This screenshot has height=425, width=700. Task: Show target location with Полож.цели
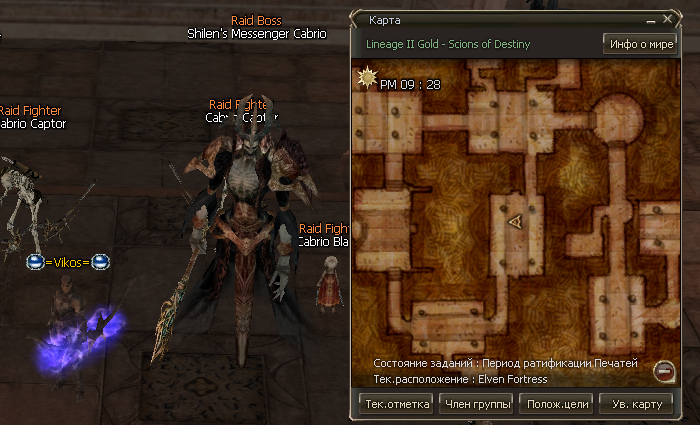tap(556, 404)
